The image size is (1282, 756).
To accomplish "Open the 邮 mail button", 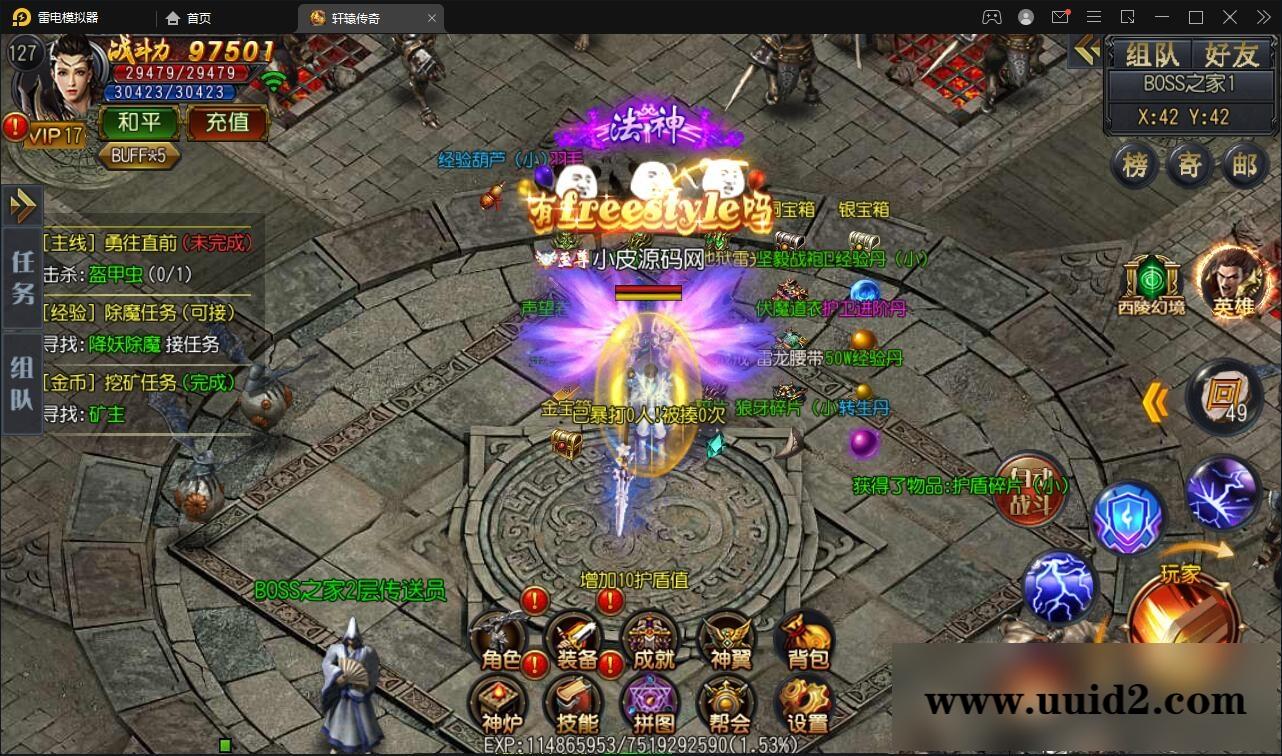I will coord(1244,165).
